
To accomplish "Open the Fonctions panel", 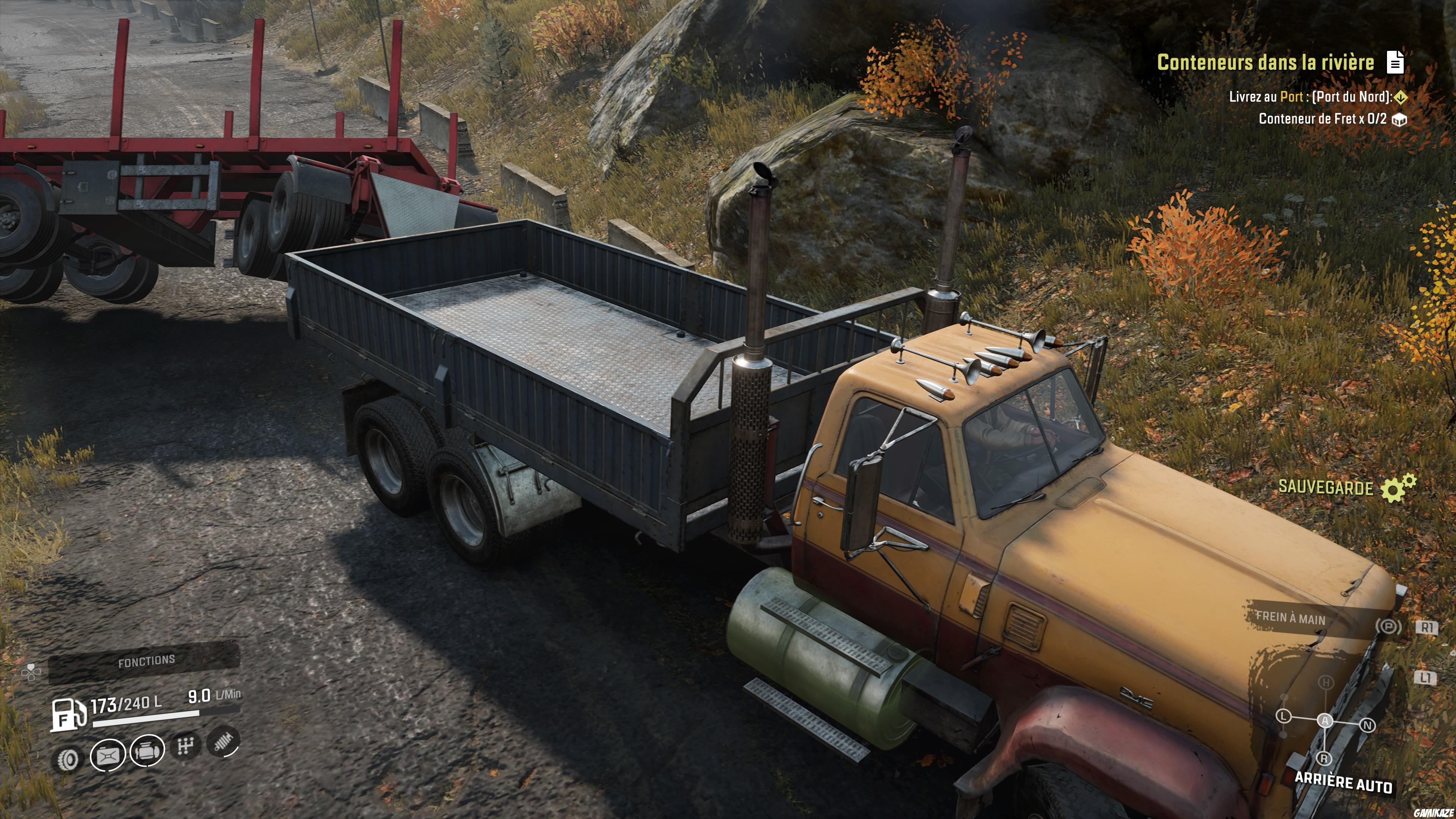I will (146, 661).
